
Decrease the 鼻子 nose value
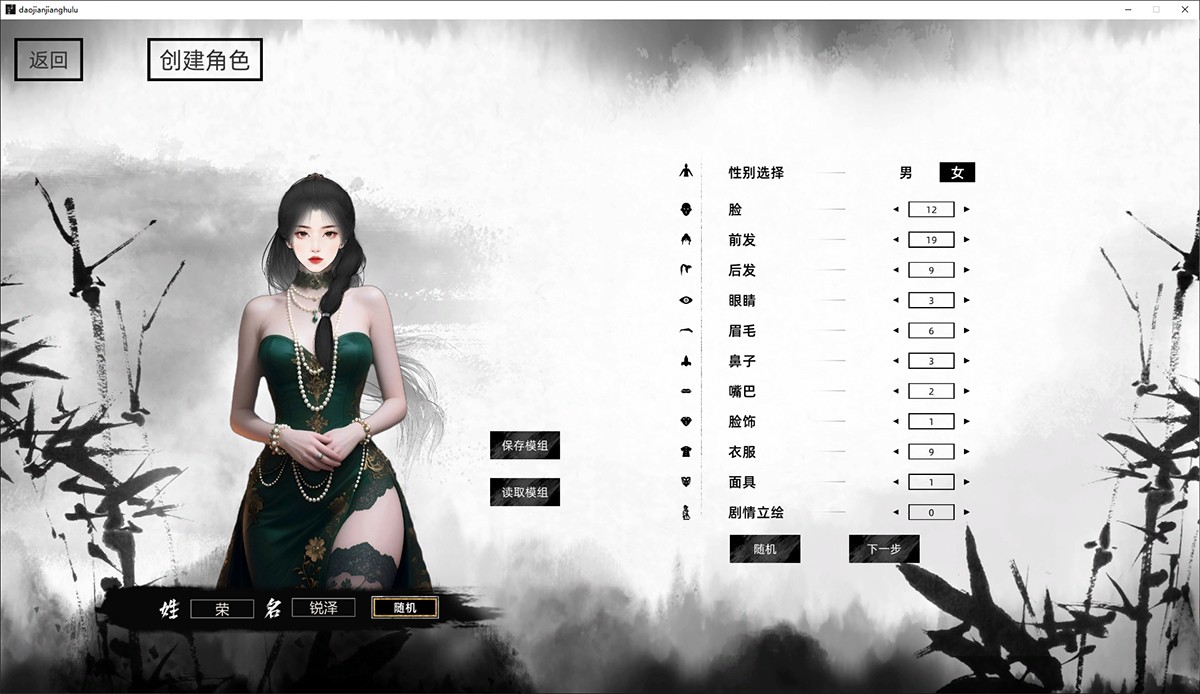tap(896, 361)
